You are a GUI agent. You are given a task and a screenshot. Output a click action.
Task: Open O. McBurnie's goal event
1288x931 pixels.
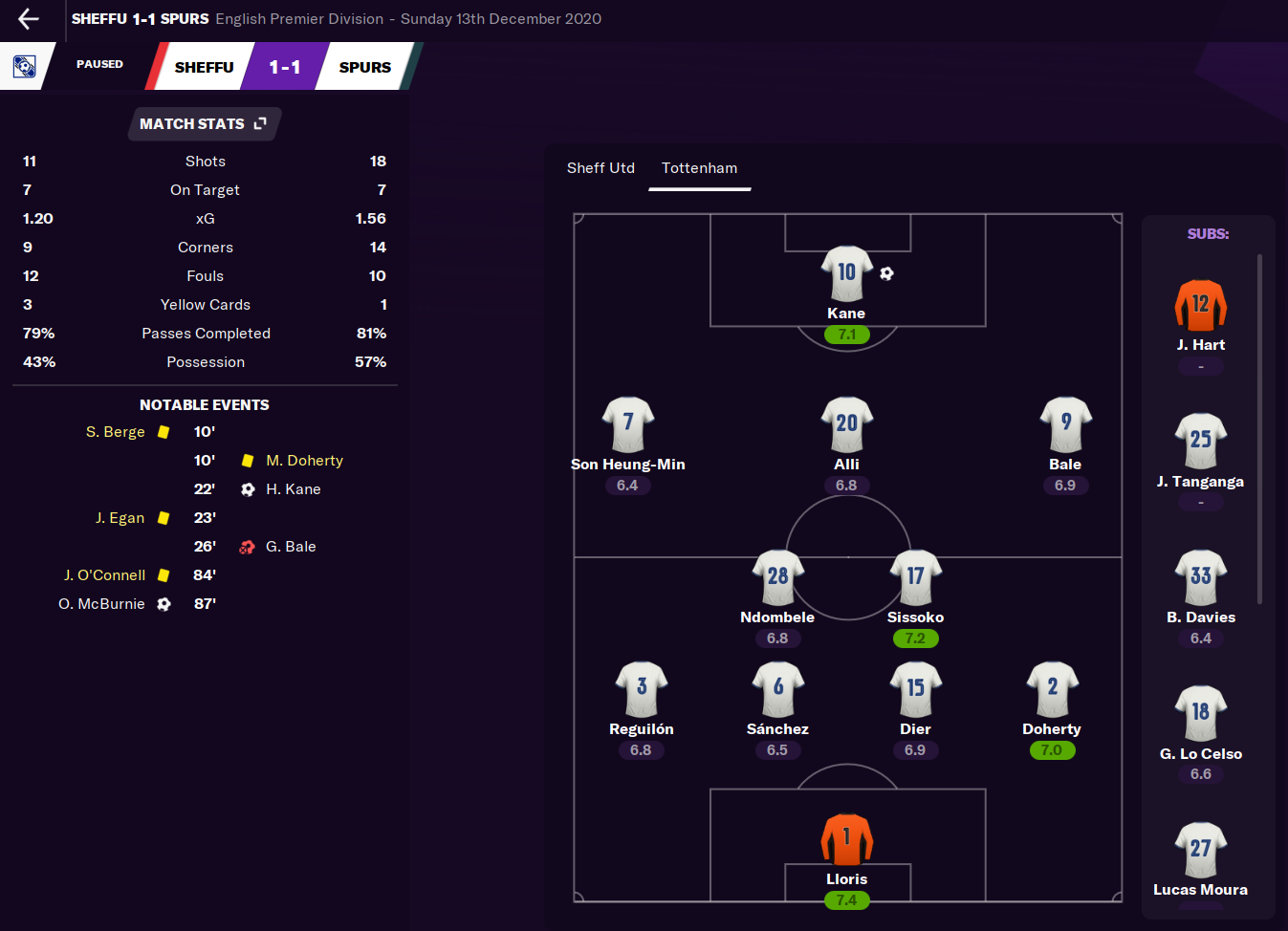coord(102,604)
